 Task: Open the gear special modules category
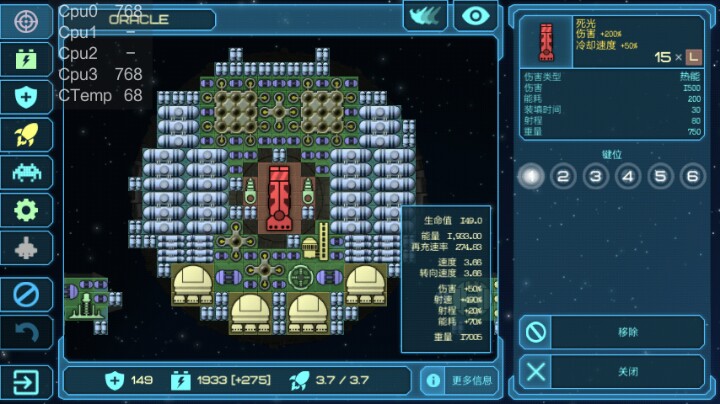click(26, 210)
